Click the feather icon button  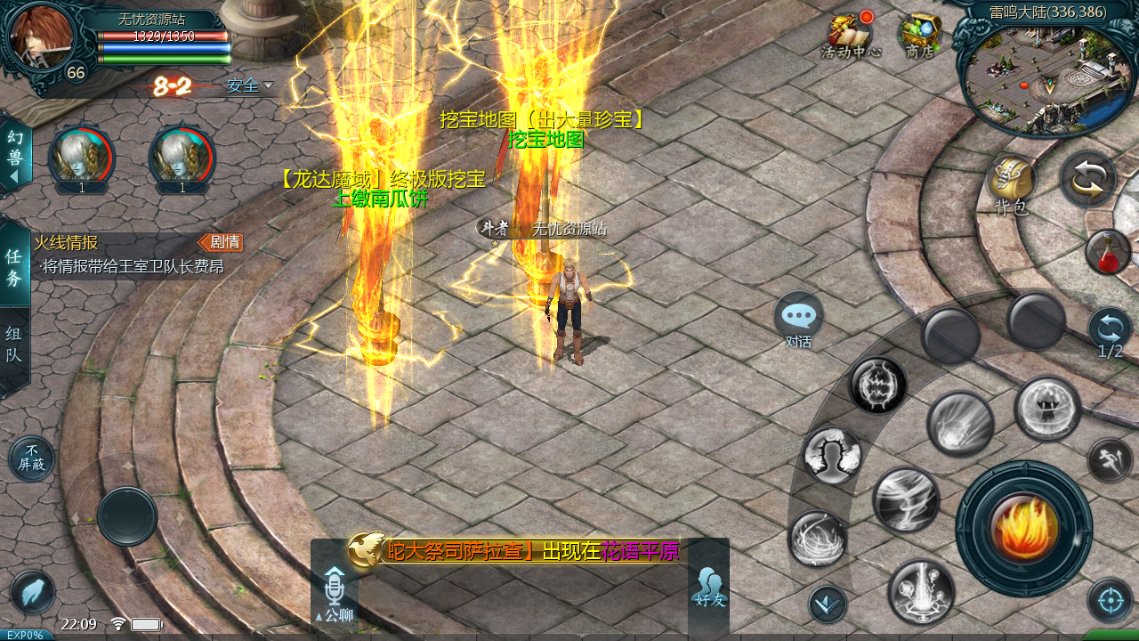pyautogui.click(x=32, y=592)
